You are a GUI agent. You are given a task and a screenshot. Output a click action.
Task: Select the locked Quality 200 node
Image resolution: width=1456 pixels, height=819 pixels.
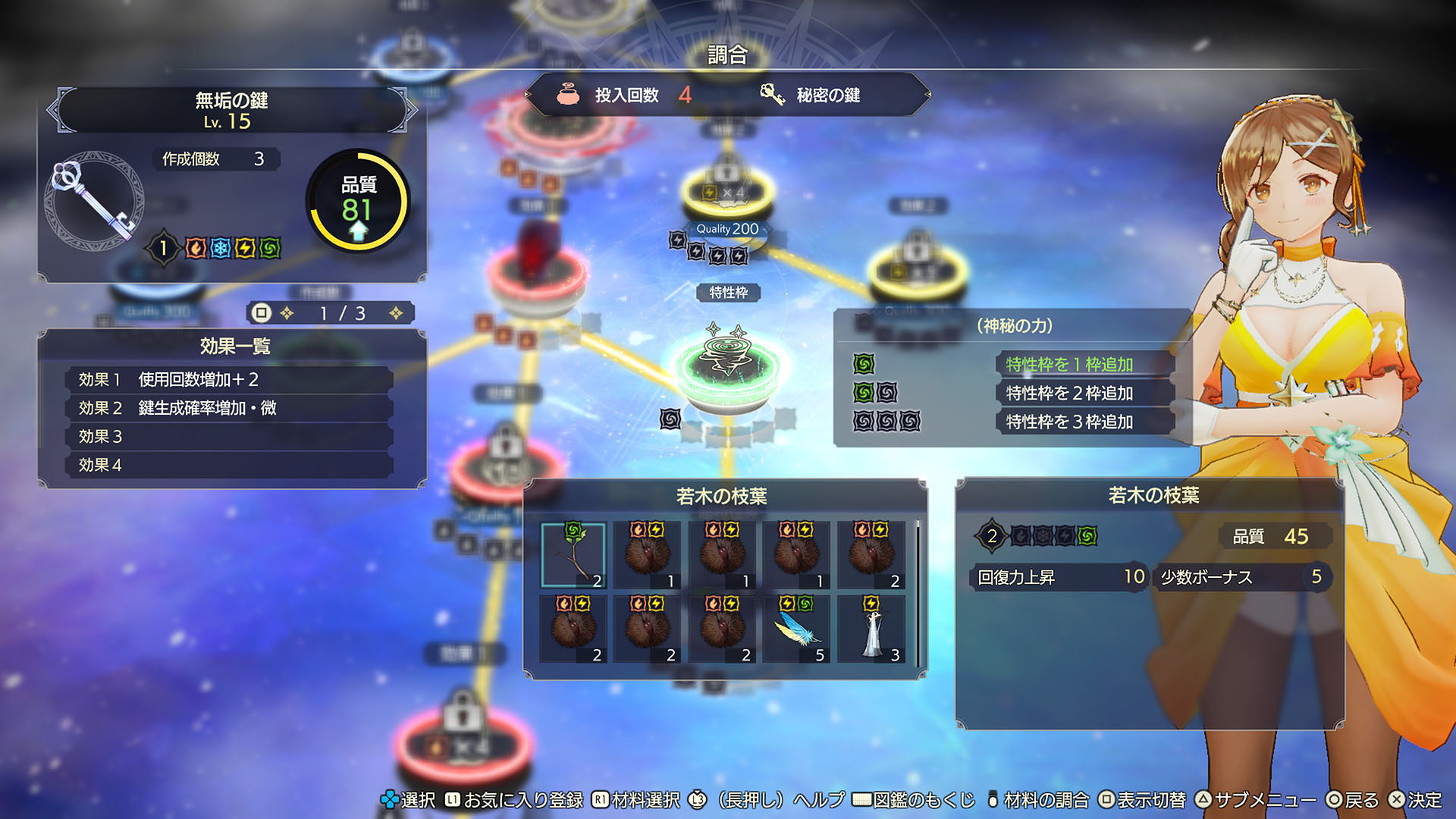tap(726, 190)
